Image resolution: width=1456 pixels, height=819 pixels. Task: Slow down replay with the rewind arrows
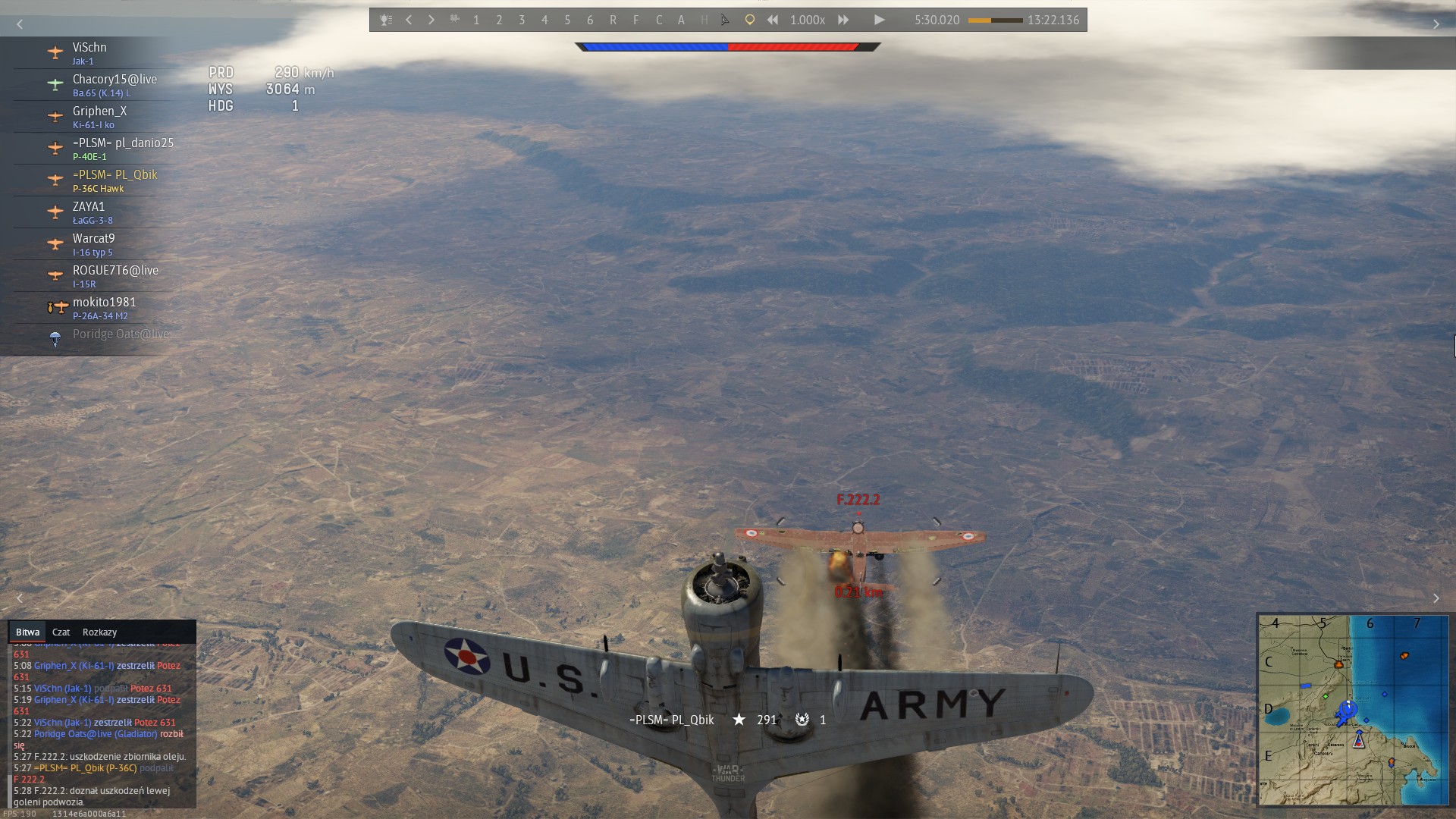773,20
